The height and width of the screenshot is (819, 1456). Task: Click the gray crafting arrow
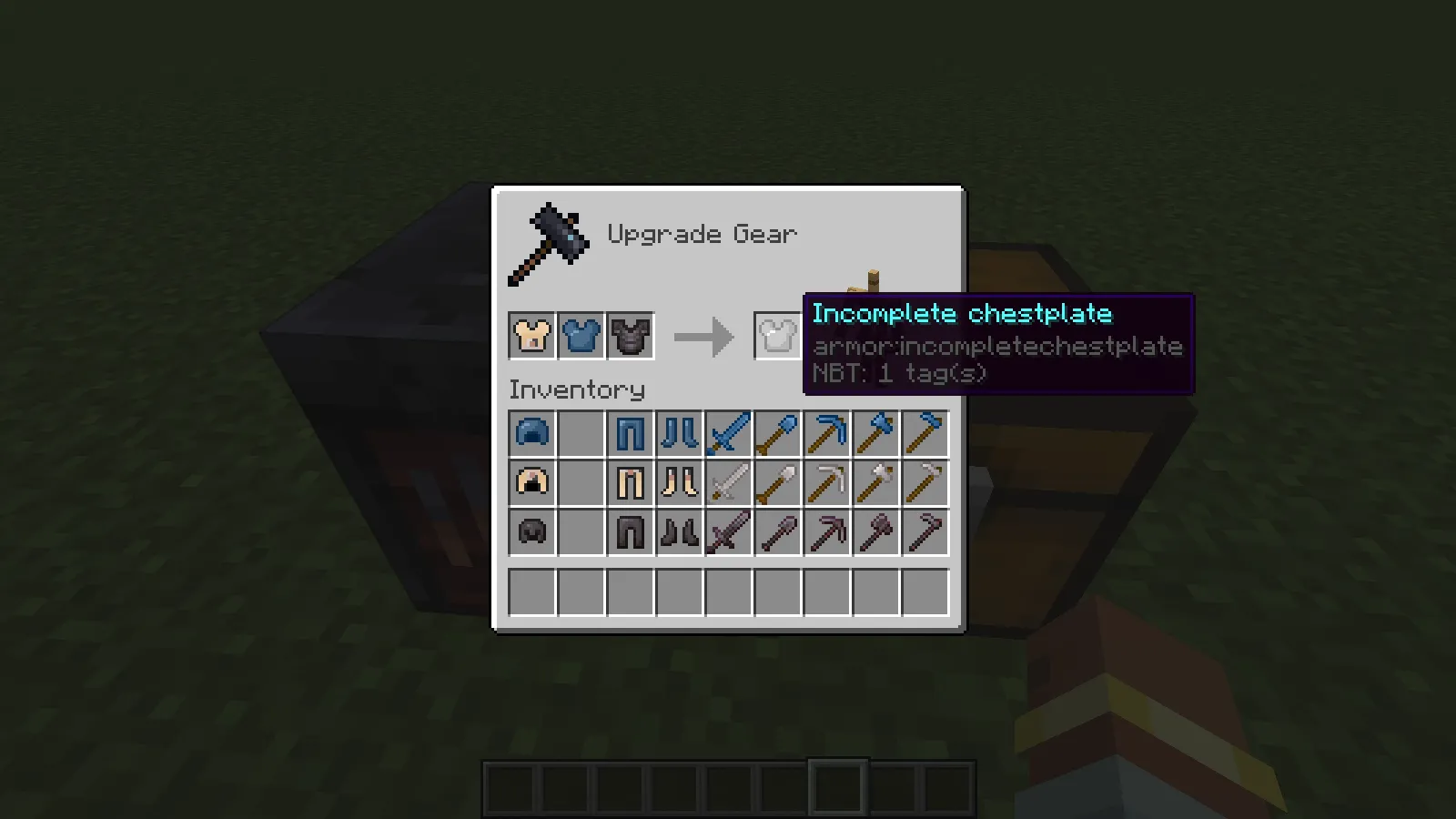point(703,335)
